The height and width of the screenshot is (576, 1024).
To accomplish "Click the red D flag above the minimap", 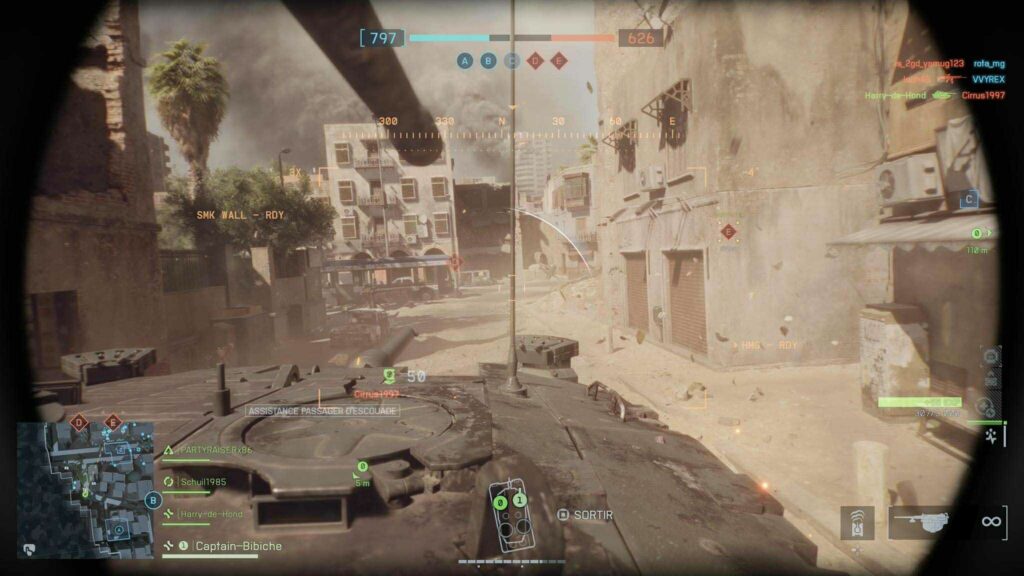I will [x=80, y=422].
